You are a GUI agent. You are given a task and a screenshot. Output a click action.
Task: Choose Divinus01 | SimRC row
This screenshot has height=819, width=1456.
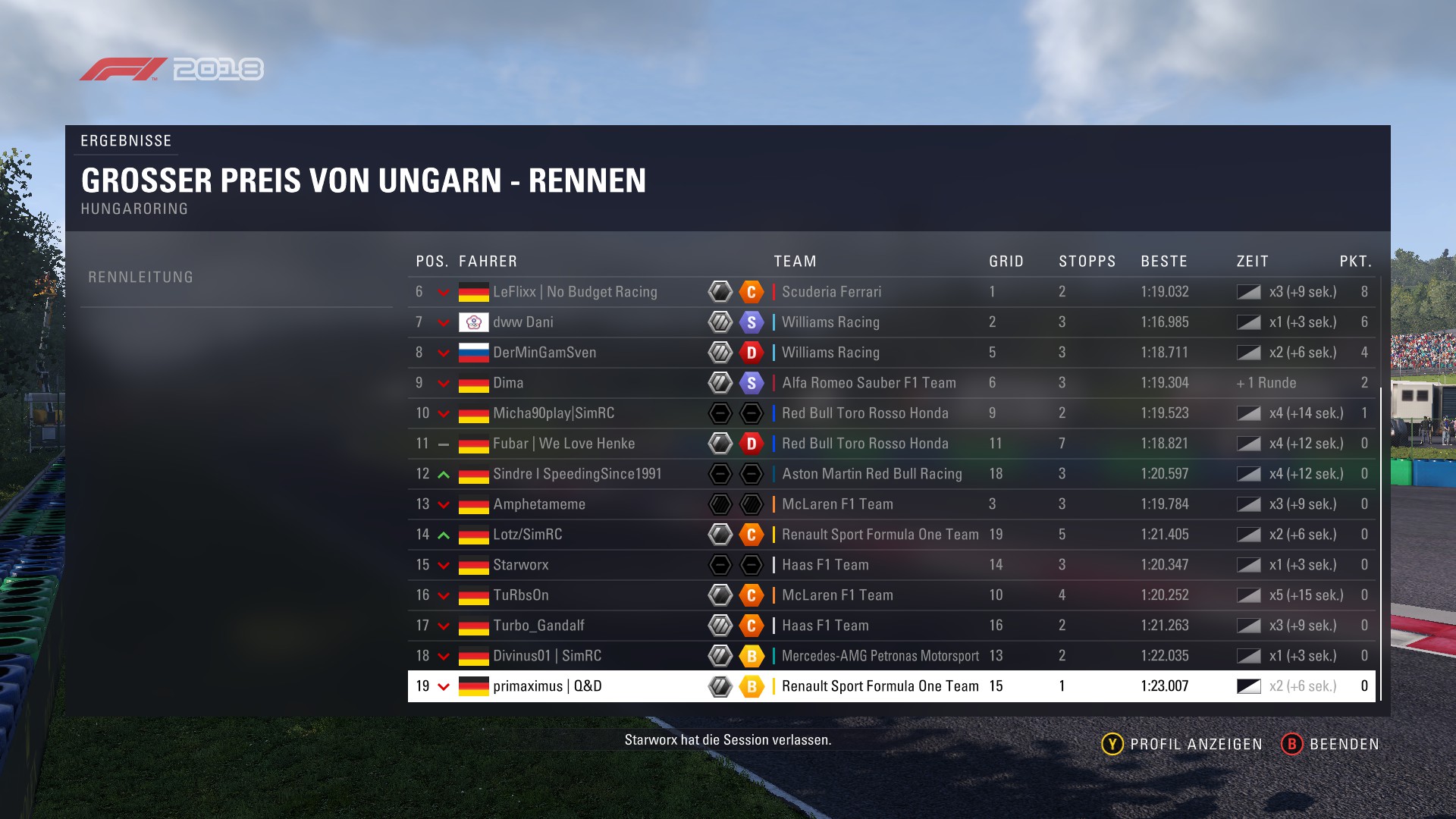tap(547, 656)
